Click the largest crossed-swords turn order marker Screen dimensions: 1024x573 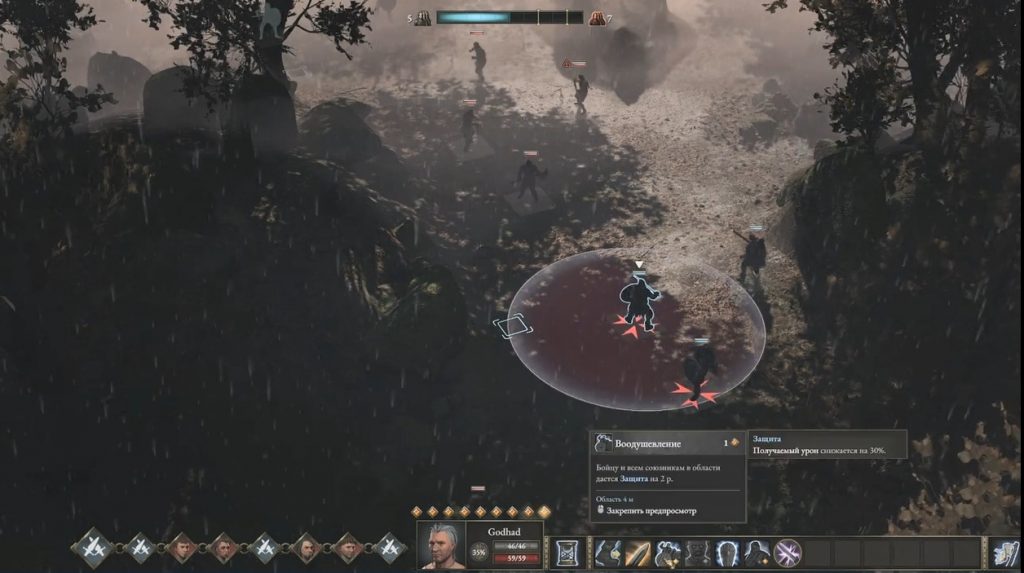tap(95, 547)
